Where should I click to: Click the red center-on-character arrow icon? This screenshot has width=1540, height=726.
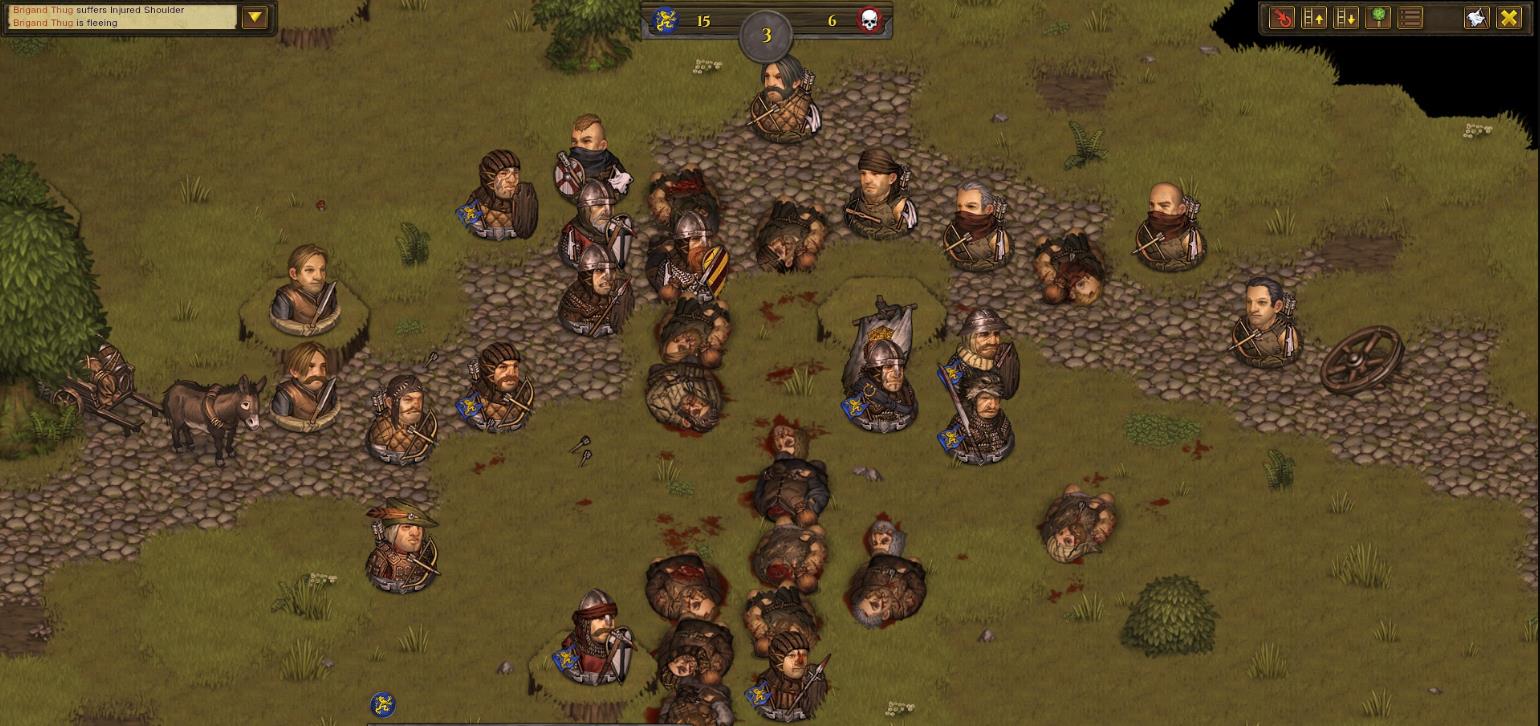coord(1281,18)
